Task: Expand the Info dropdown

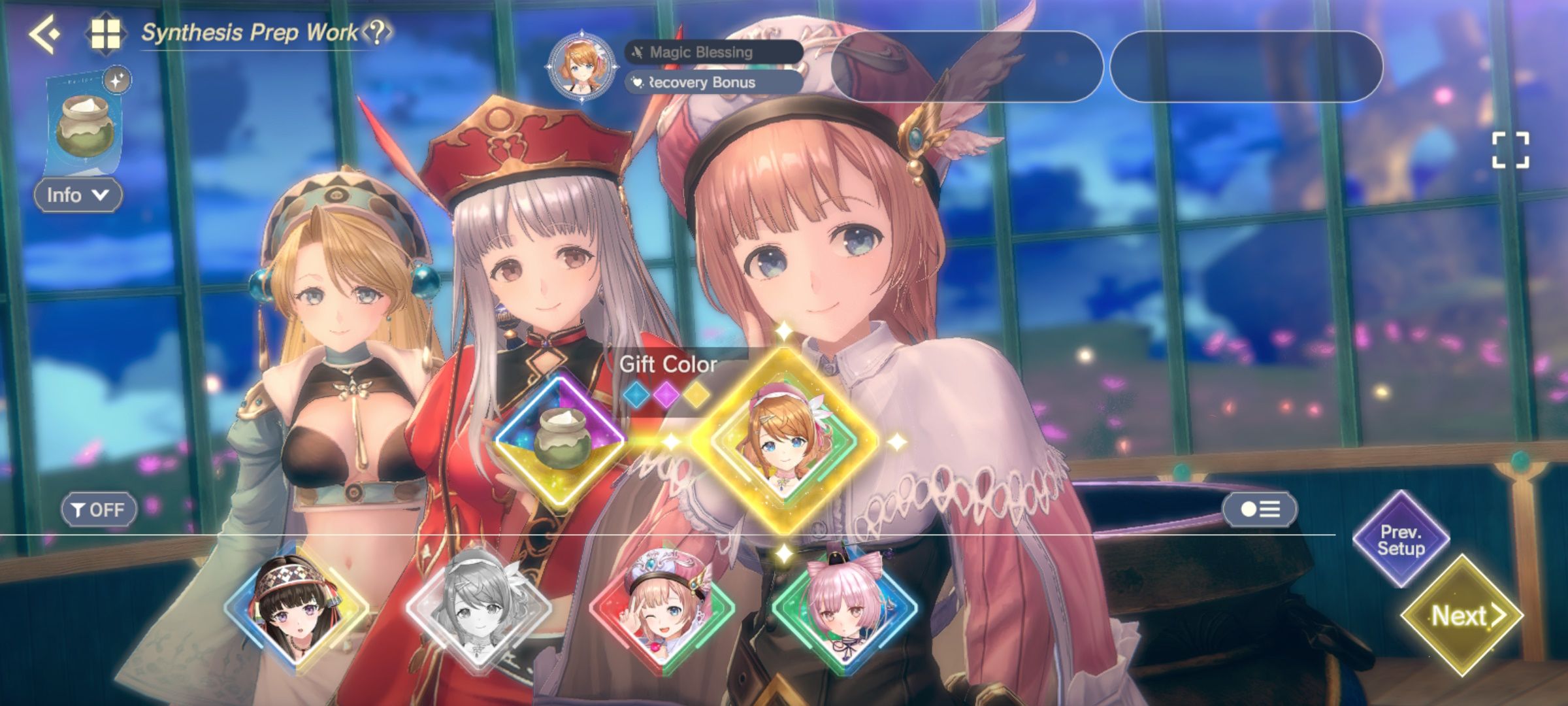Action: point(77,194)
